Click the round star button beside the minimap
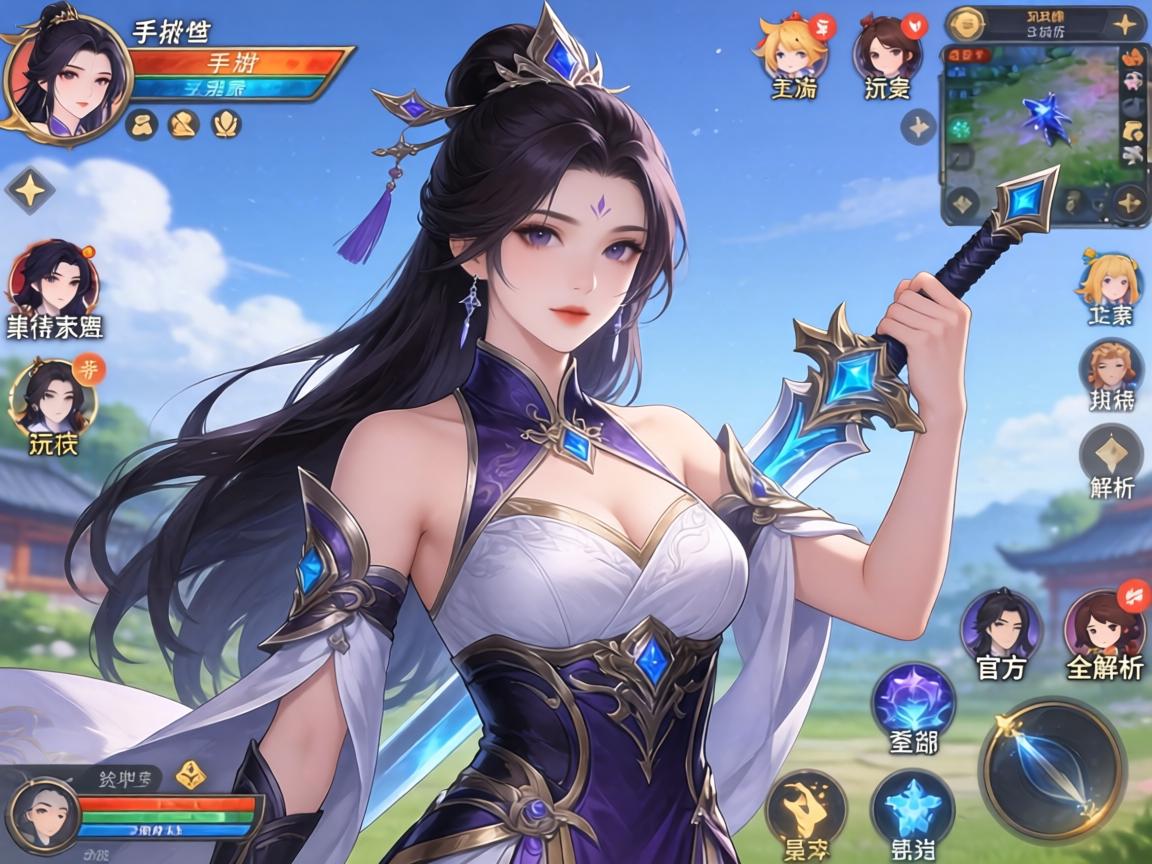1152x864 pixels. click(x=918, y=127)
